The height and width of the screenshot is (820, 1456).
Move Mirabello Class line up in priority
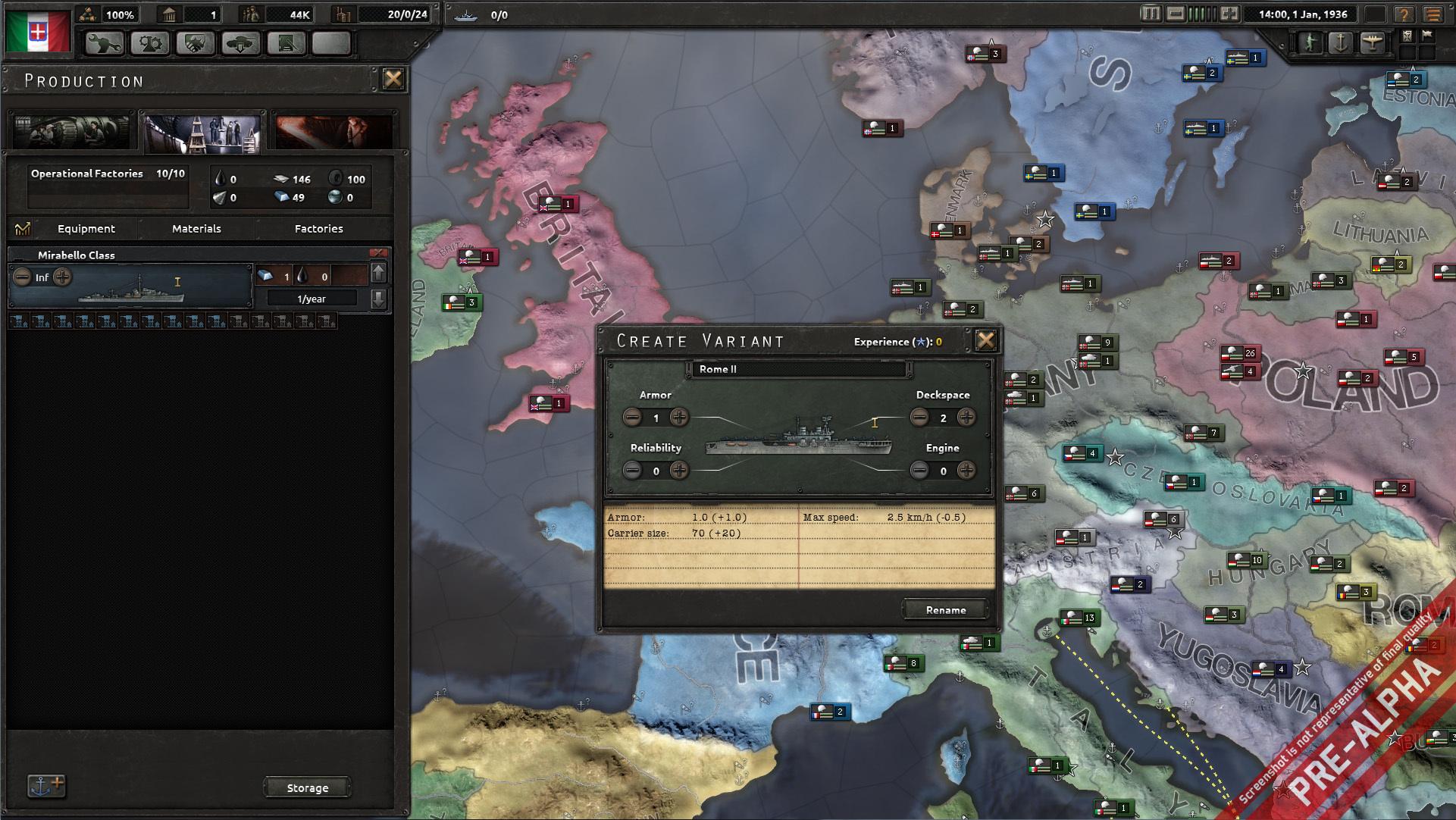pos(378,273)
